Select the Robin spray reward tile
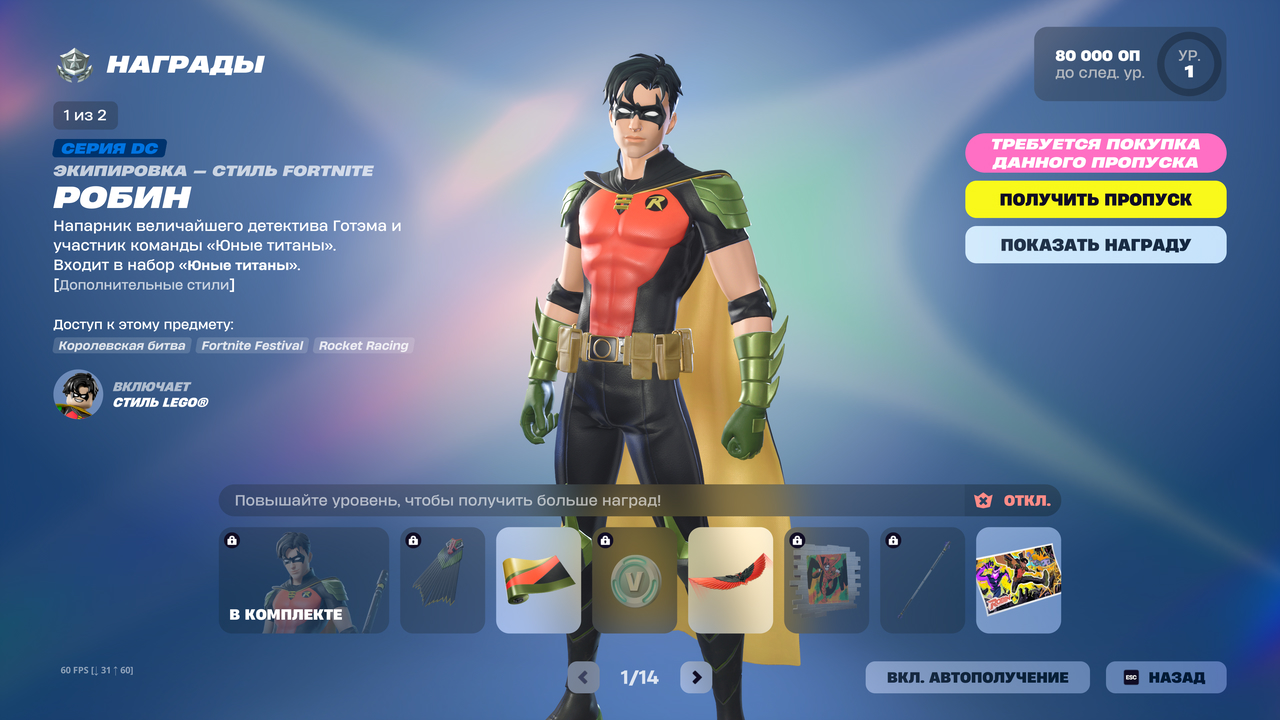The width and height of the screenshot is (1280, 720). (x=826, y=580)
